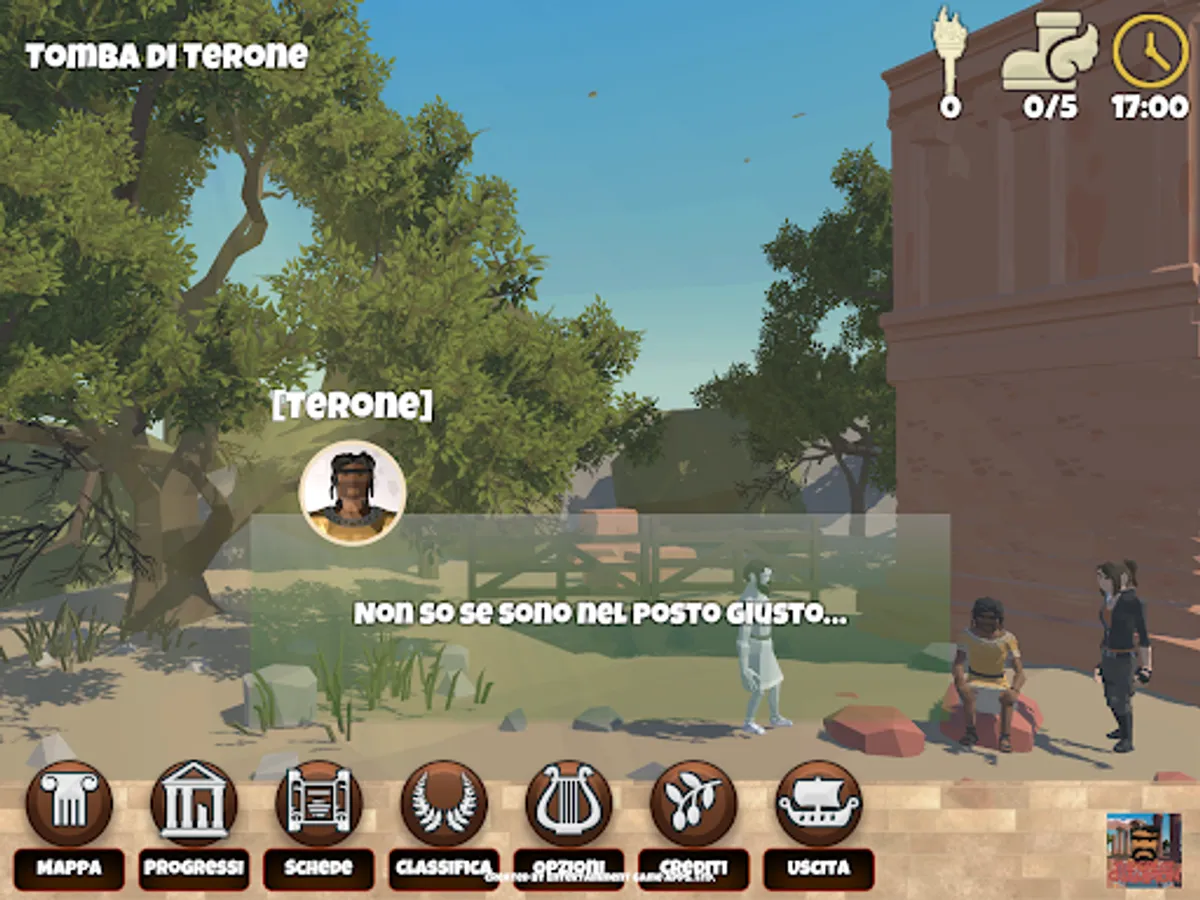Open the Mappa column icon
The image size is (1200, 900).
(69, 803)
